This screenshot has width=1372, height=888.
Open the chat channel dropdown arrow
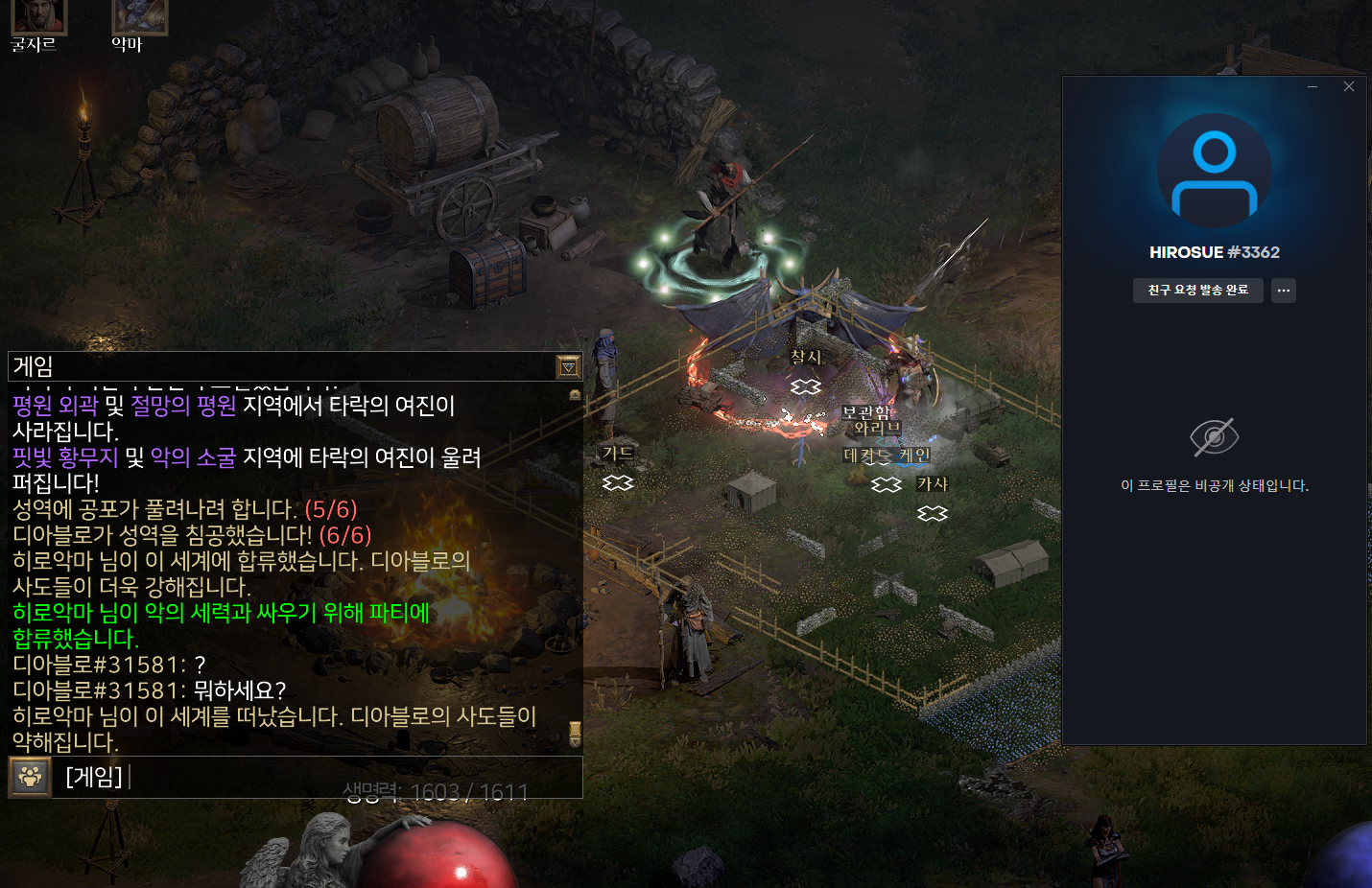[568, 366]
